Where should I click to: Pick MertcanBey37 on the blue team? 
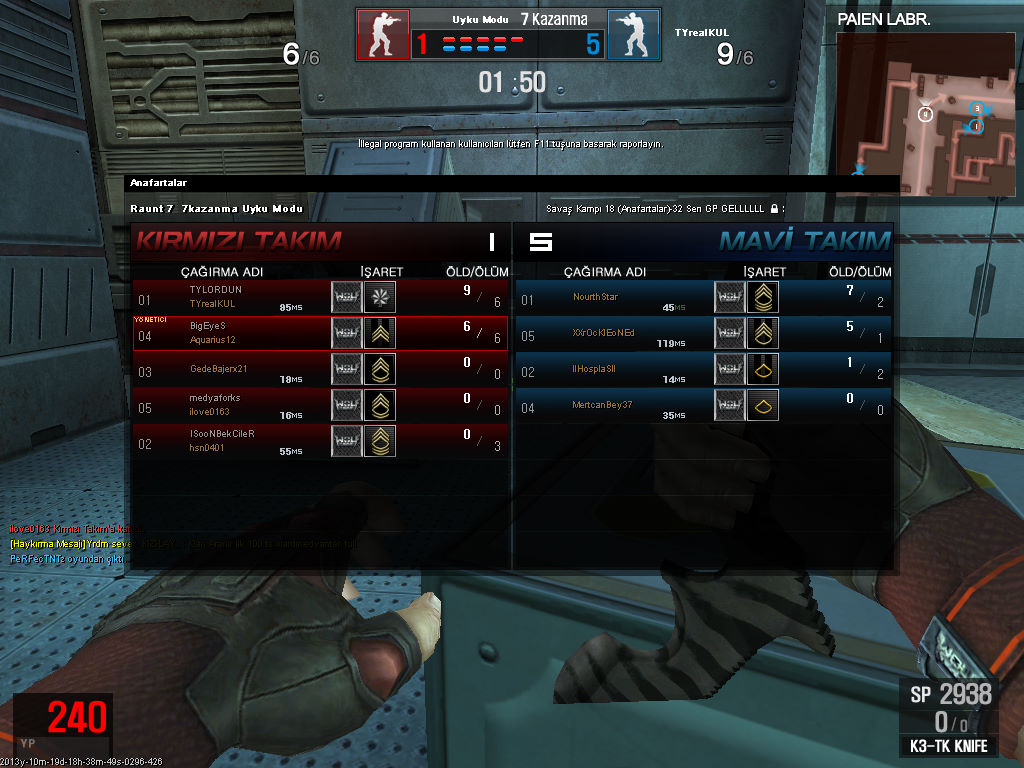coord(703,405)
